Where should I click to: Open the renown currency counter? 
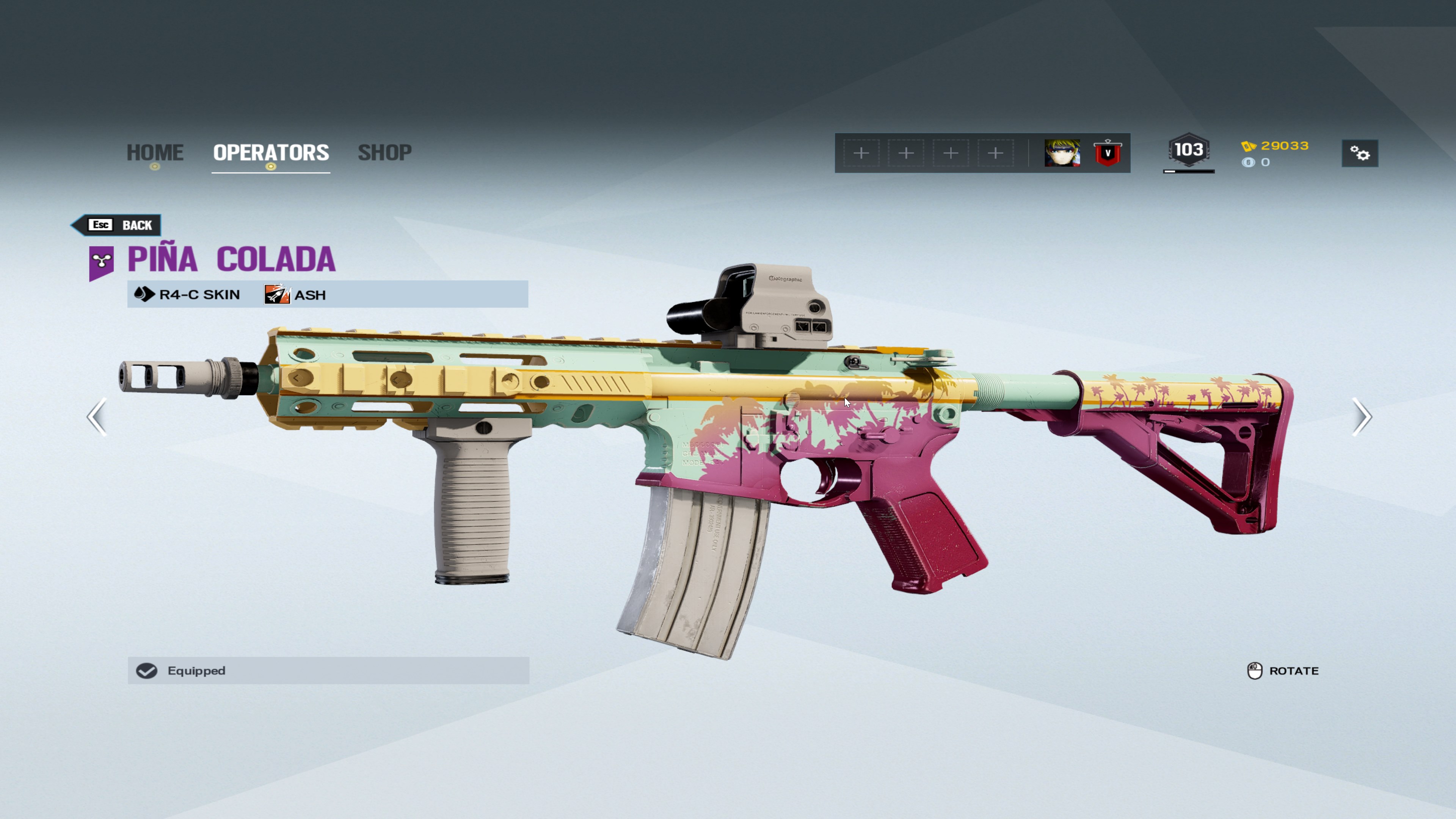click(1276, 146)
